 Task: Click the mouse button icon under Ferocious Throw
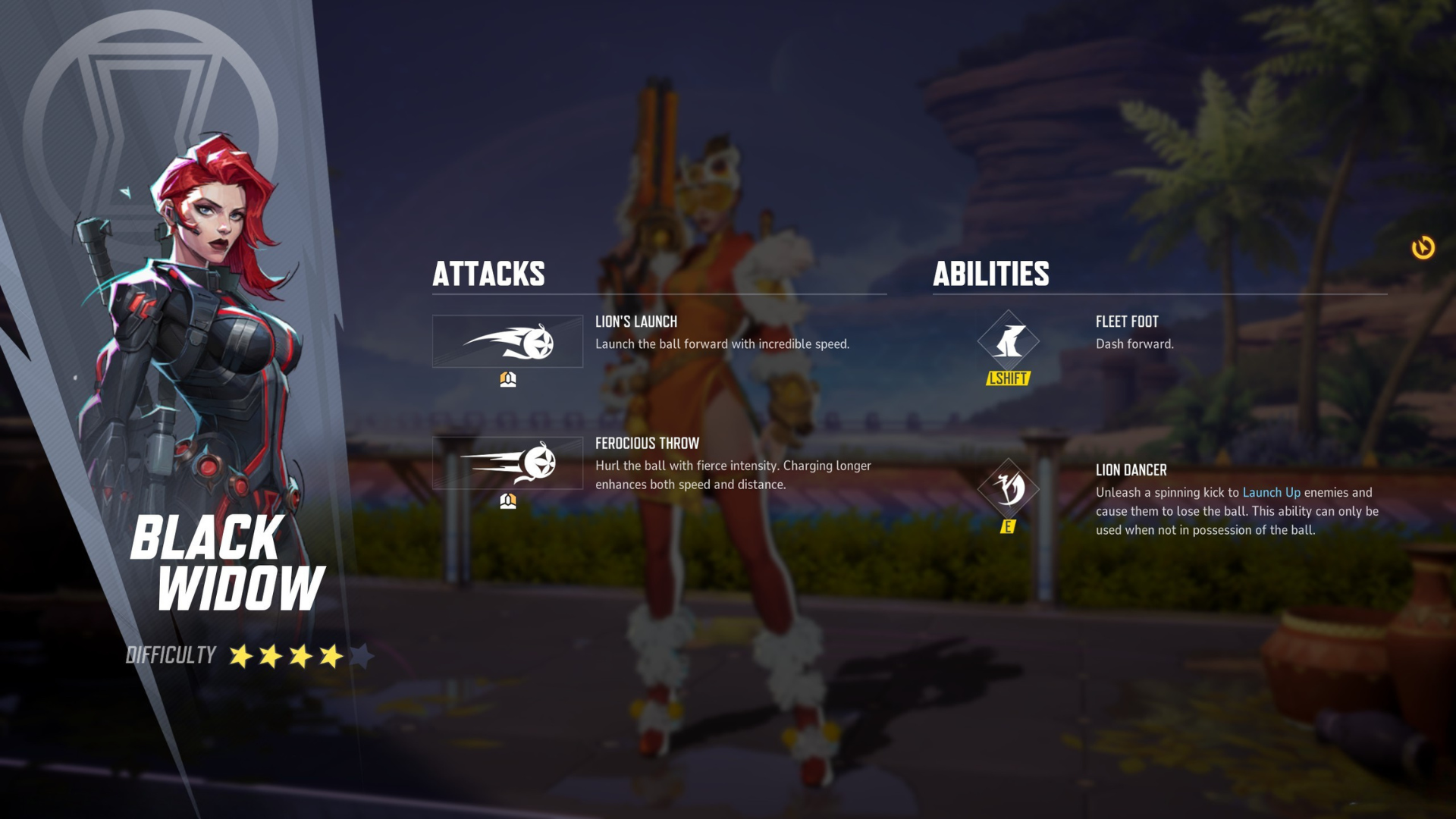click(x=507, y=500)
